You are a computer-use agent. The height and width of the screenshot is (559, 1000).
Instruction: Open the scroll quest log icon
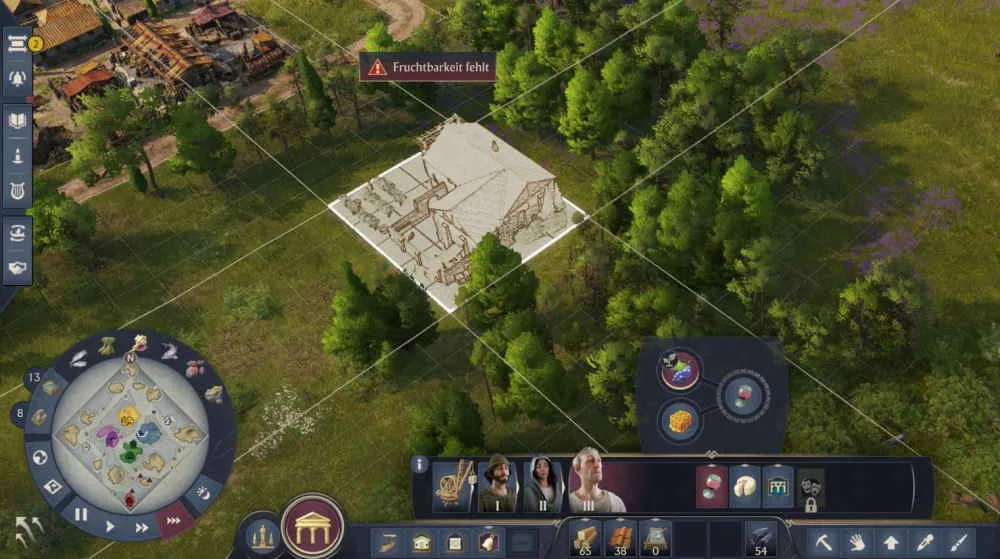(x=17, y=42)
